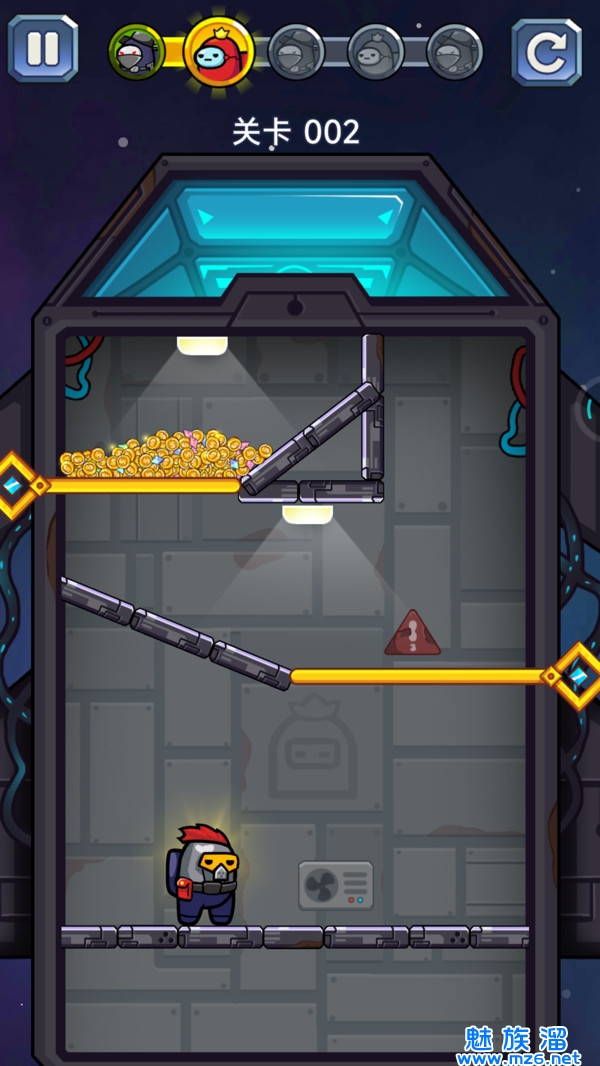Select the highlighted red crowned stage icon
The image size is (600, 1066).
click(219, 51)
